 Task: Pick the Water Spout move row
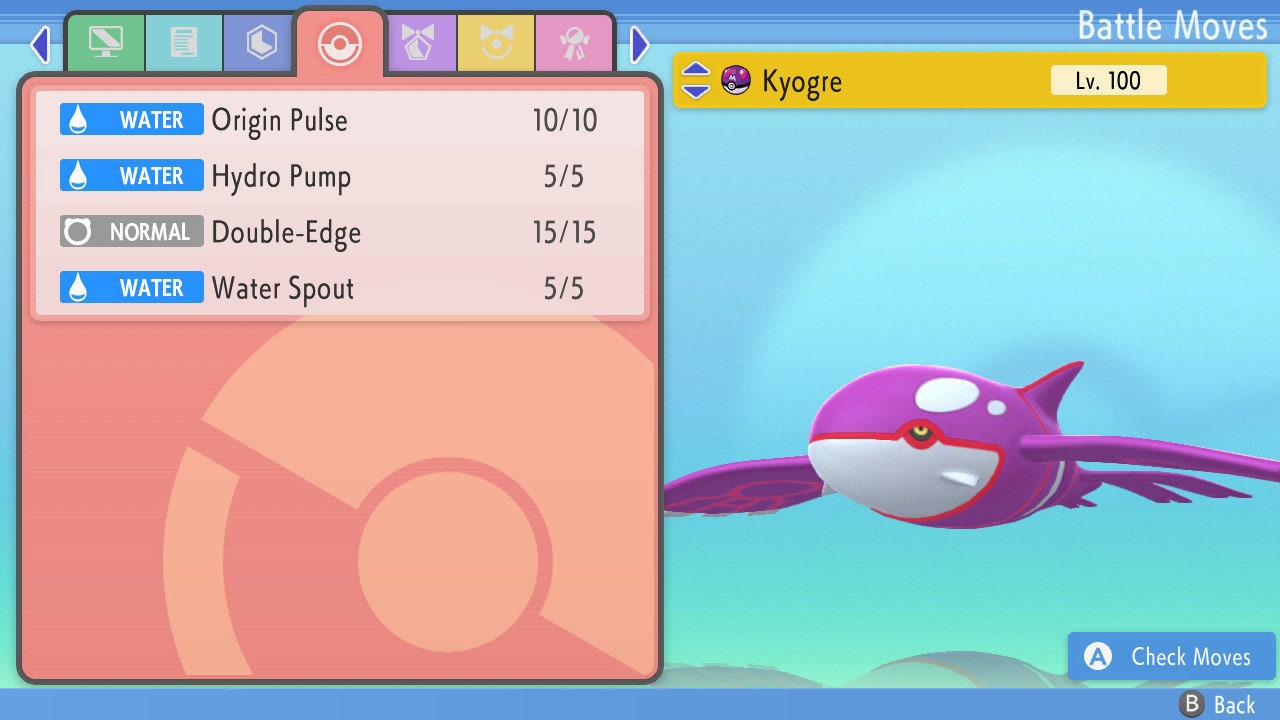pyautogui.click(x=340, y=288)
